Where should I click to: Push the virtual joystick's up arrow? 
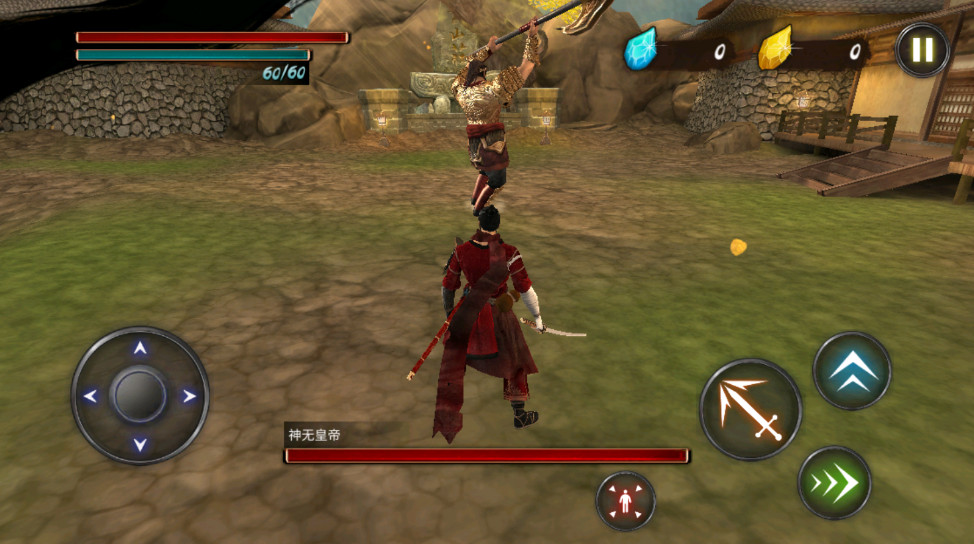click(x=140, y=349)
